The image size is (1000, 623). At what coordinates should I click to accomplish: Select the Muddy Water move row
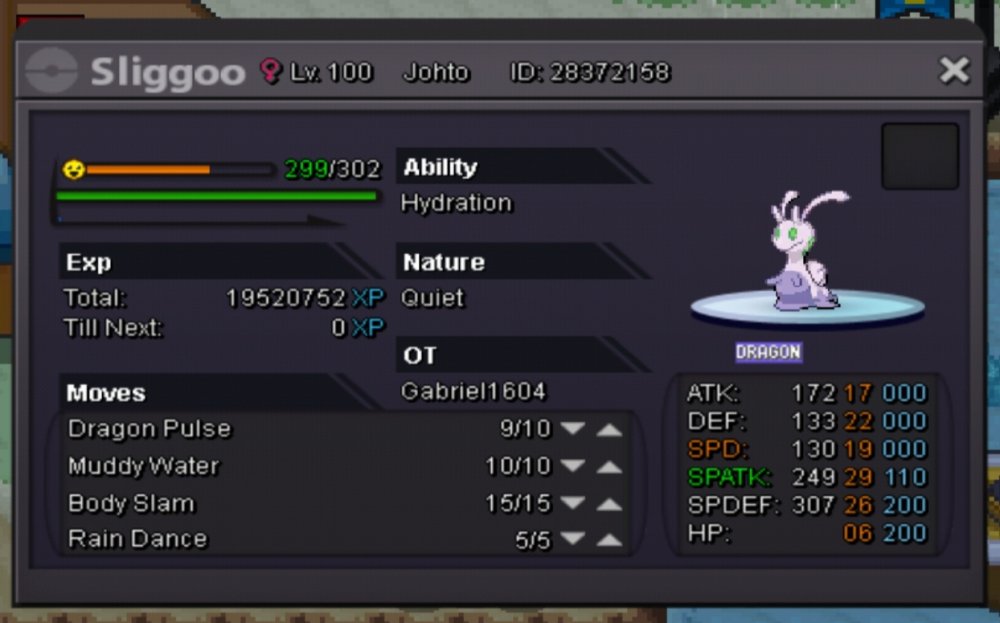[x=144, y=466]
